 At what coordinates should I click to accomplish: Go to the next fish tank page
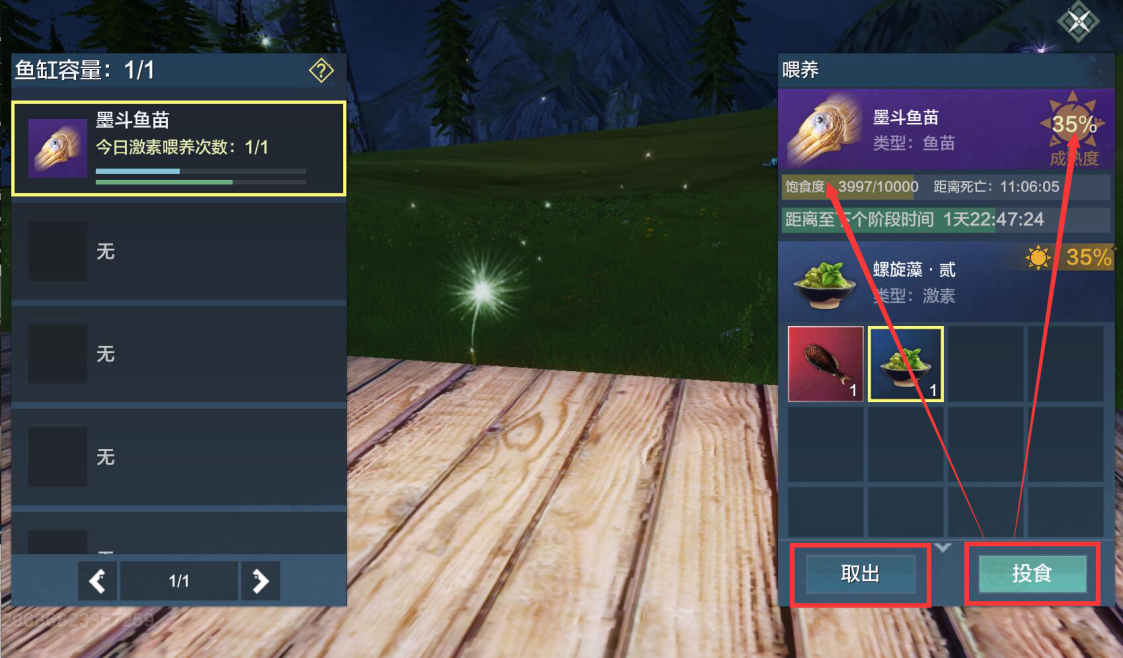(260, 581)
